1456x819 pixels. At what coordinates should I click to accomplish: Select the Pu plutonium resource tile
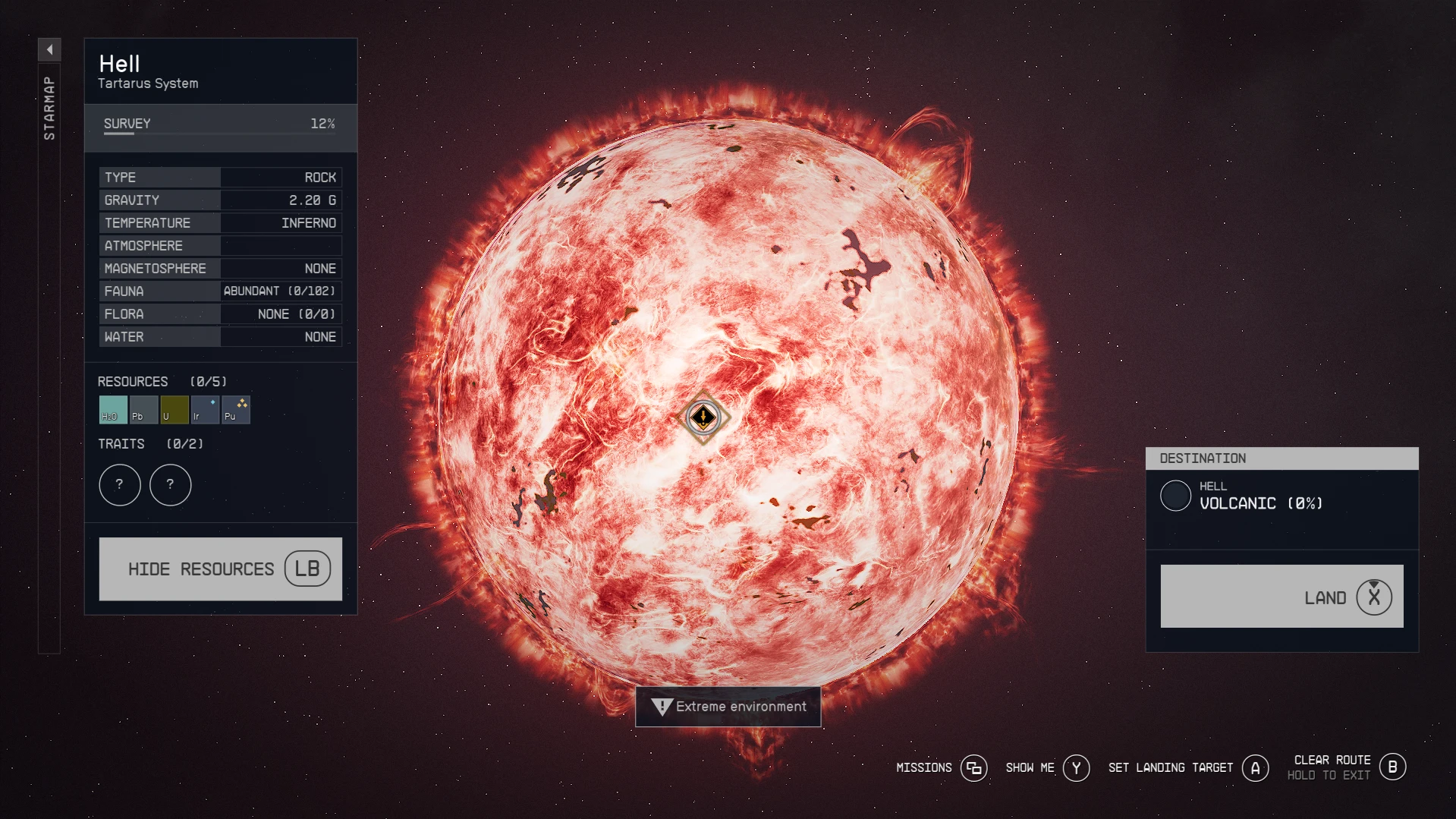235,410
